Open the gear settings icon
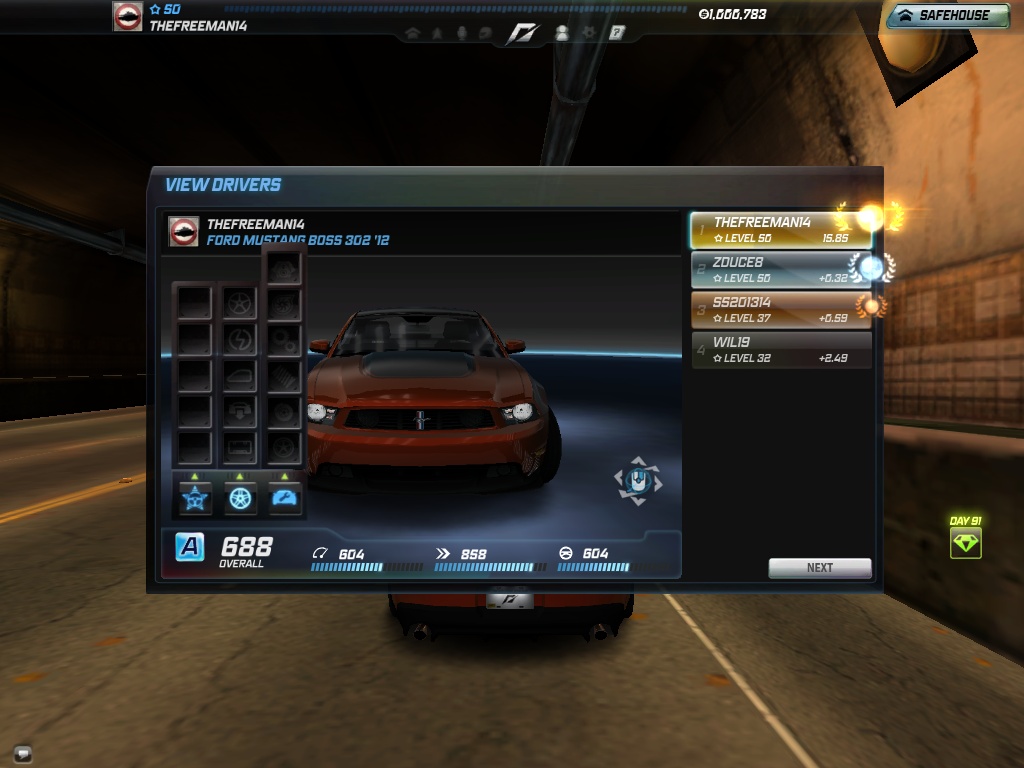The image size is (1024, 768). click(589, 33)
